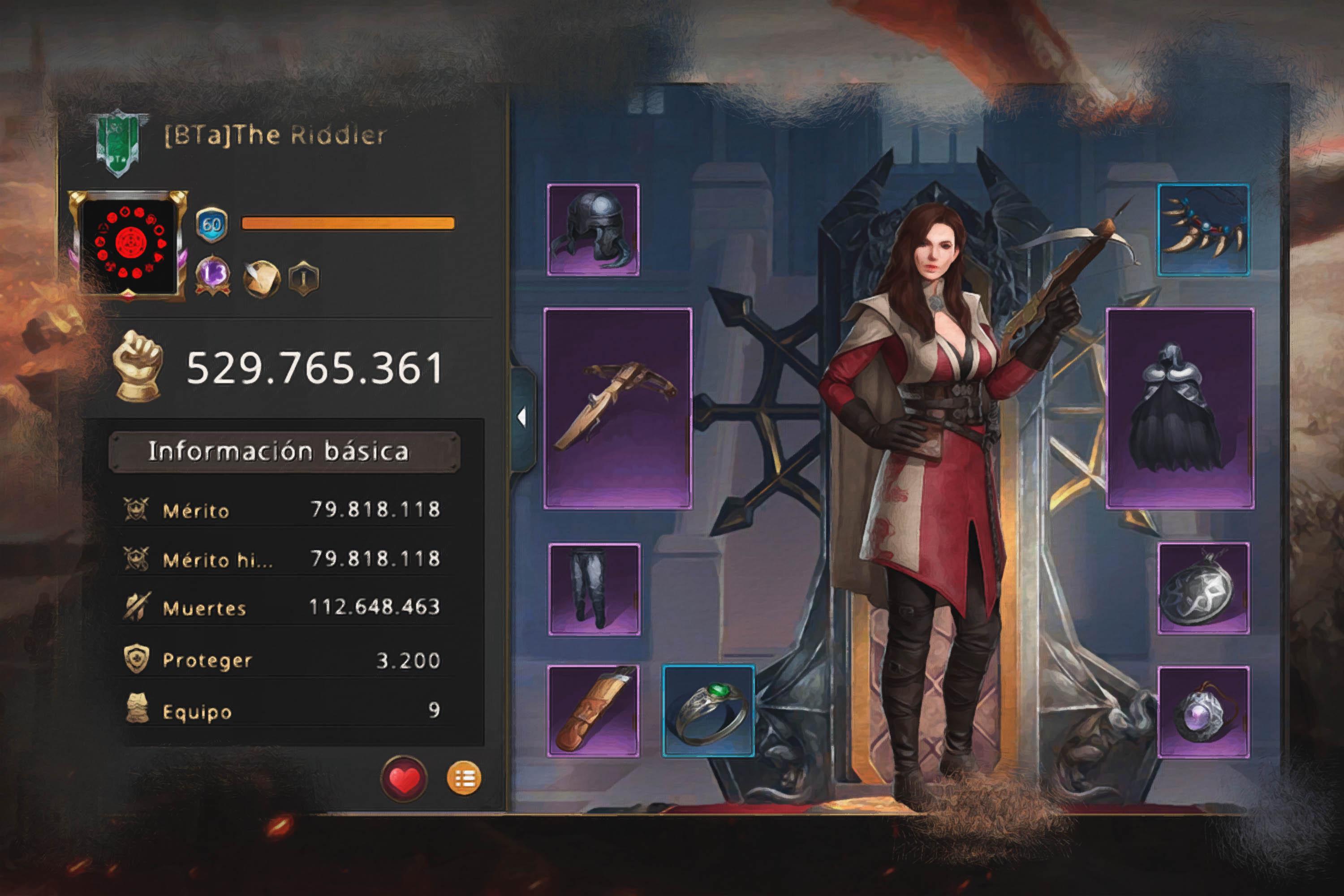Inspect the purple orb amulet slot
The image size is (1344, 896).
[1203, 712]
